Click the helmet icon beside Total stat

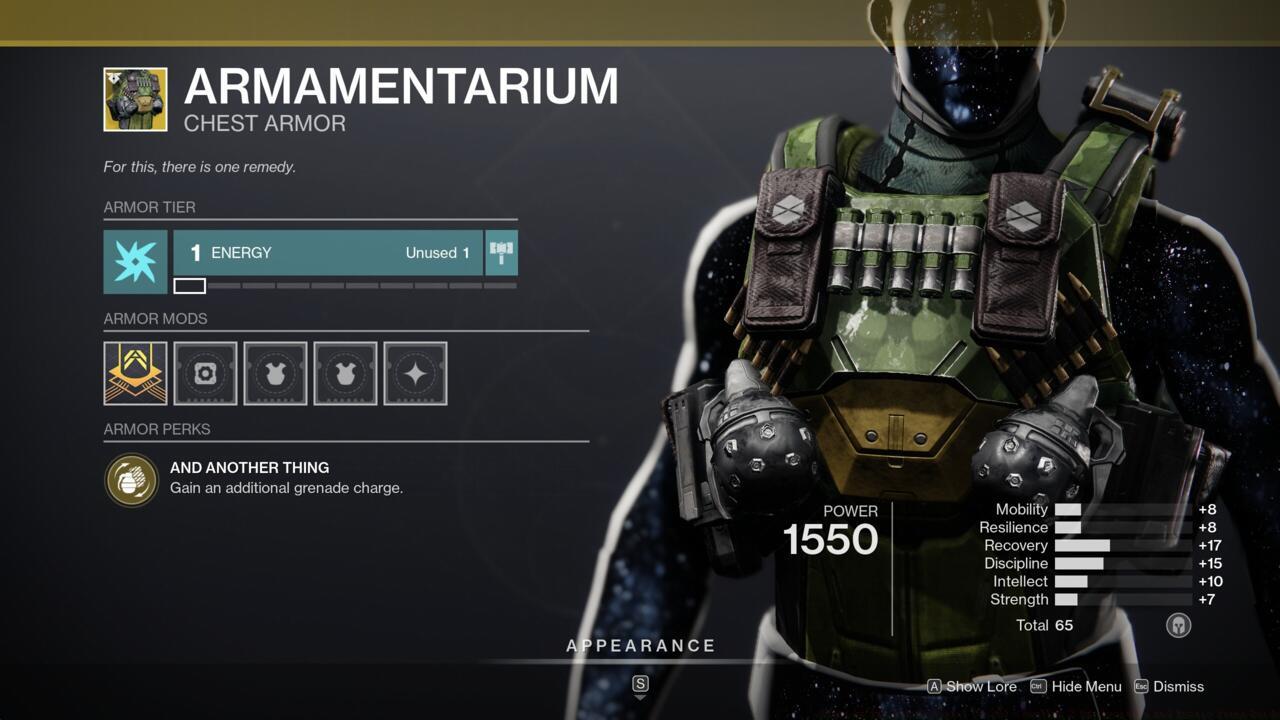click(1179, 625)
